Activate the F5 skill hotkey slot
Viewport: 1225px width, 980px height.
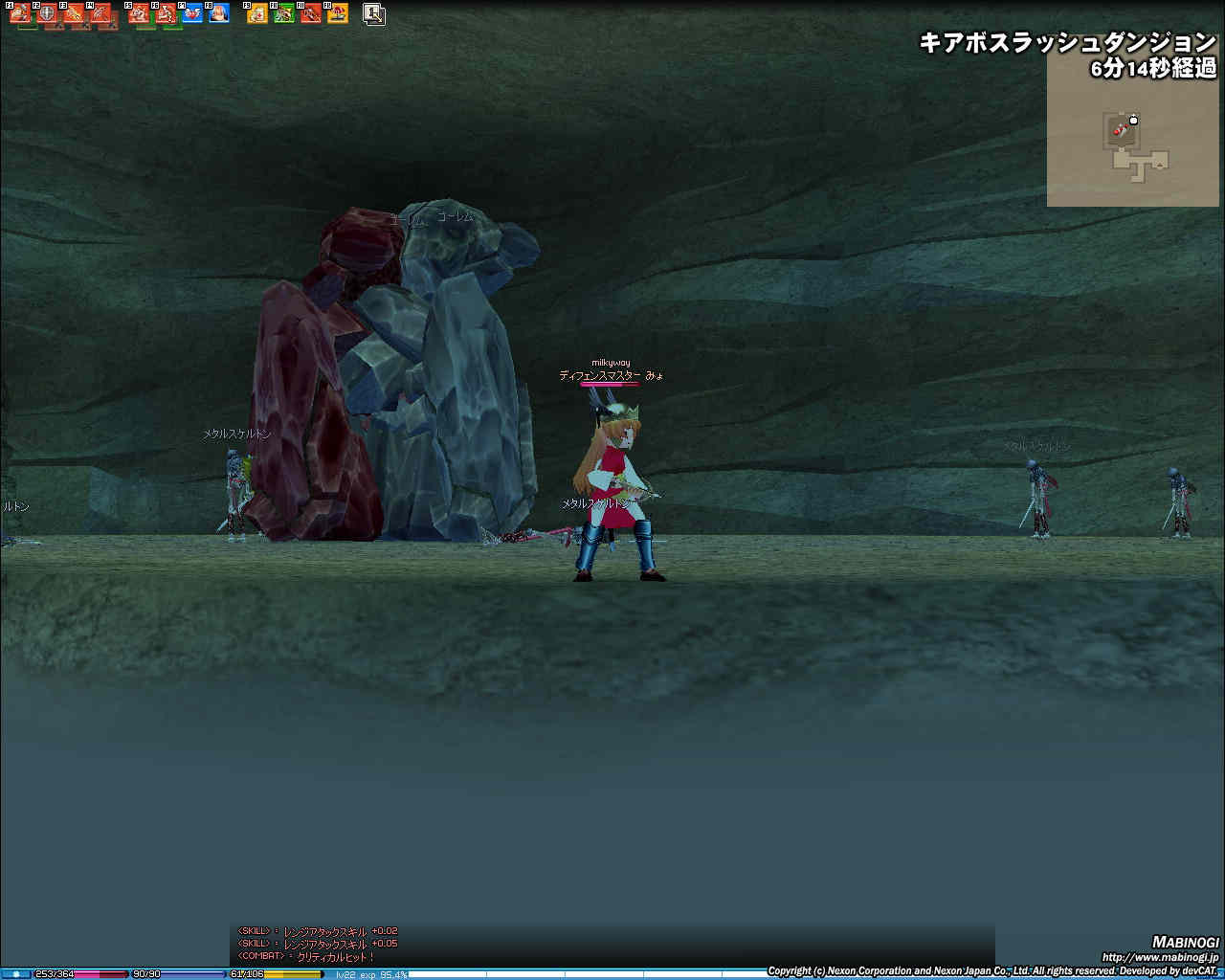pyautogui.click(x=140, y=13)
